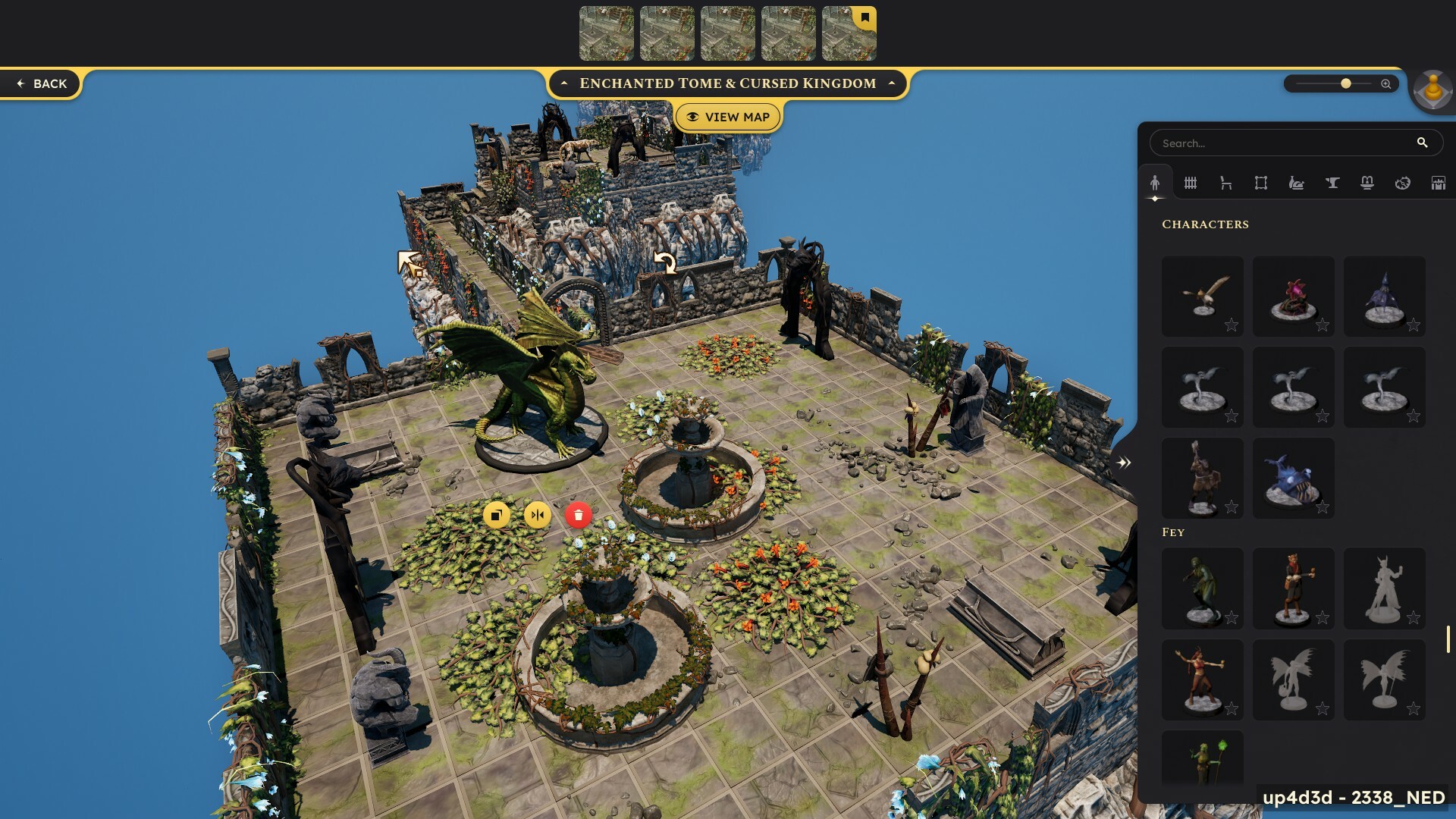Select the Characters category icon
Screen dimensions: 1456x819
(x=1156, y=183)
